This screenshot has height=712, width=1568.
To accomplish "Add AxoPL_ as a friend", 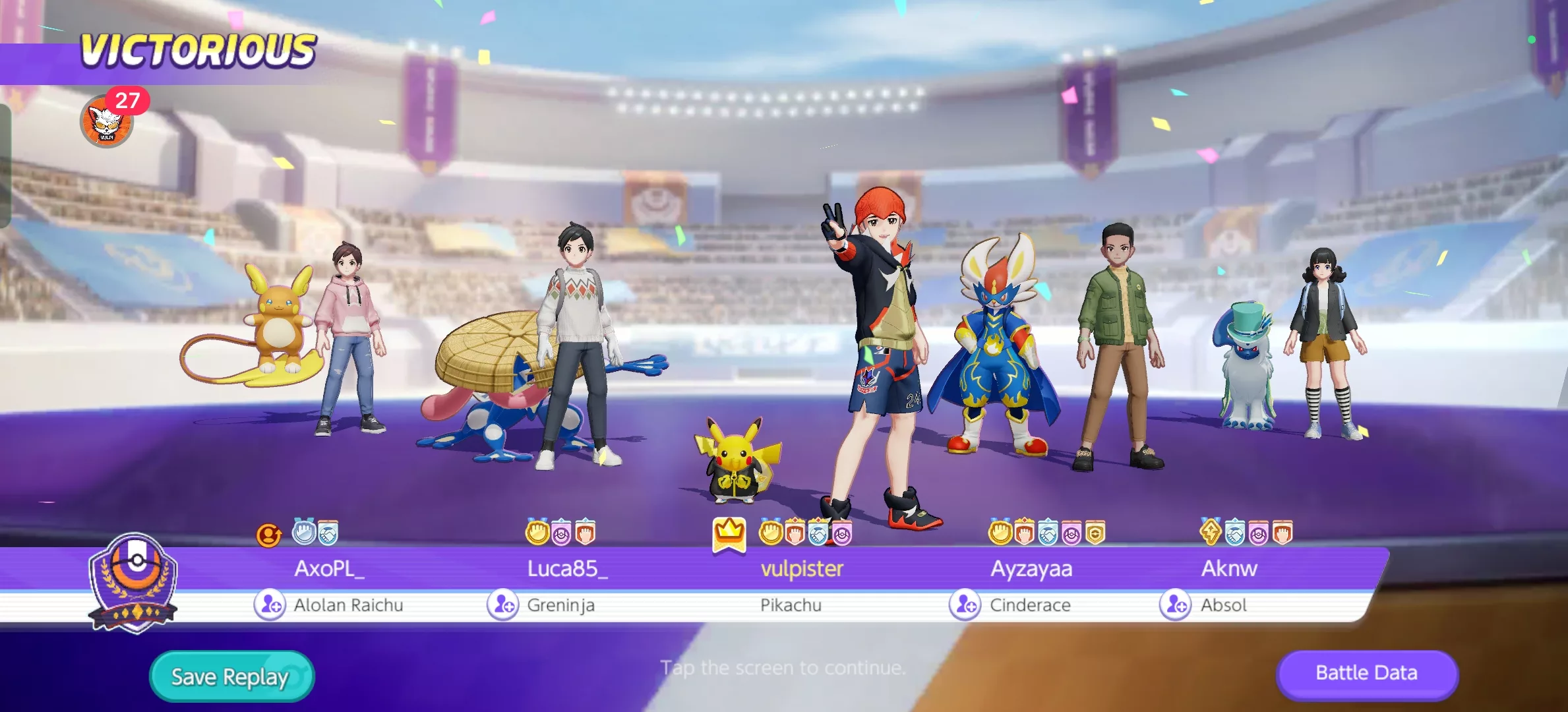I will click(270, 605).
